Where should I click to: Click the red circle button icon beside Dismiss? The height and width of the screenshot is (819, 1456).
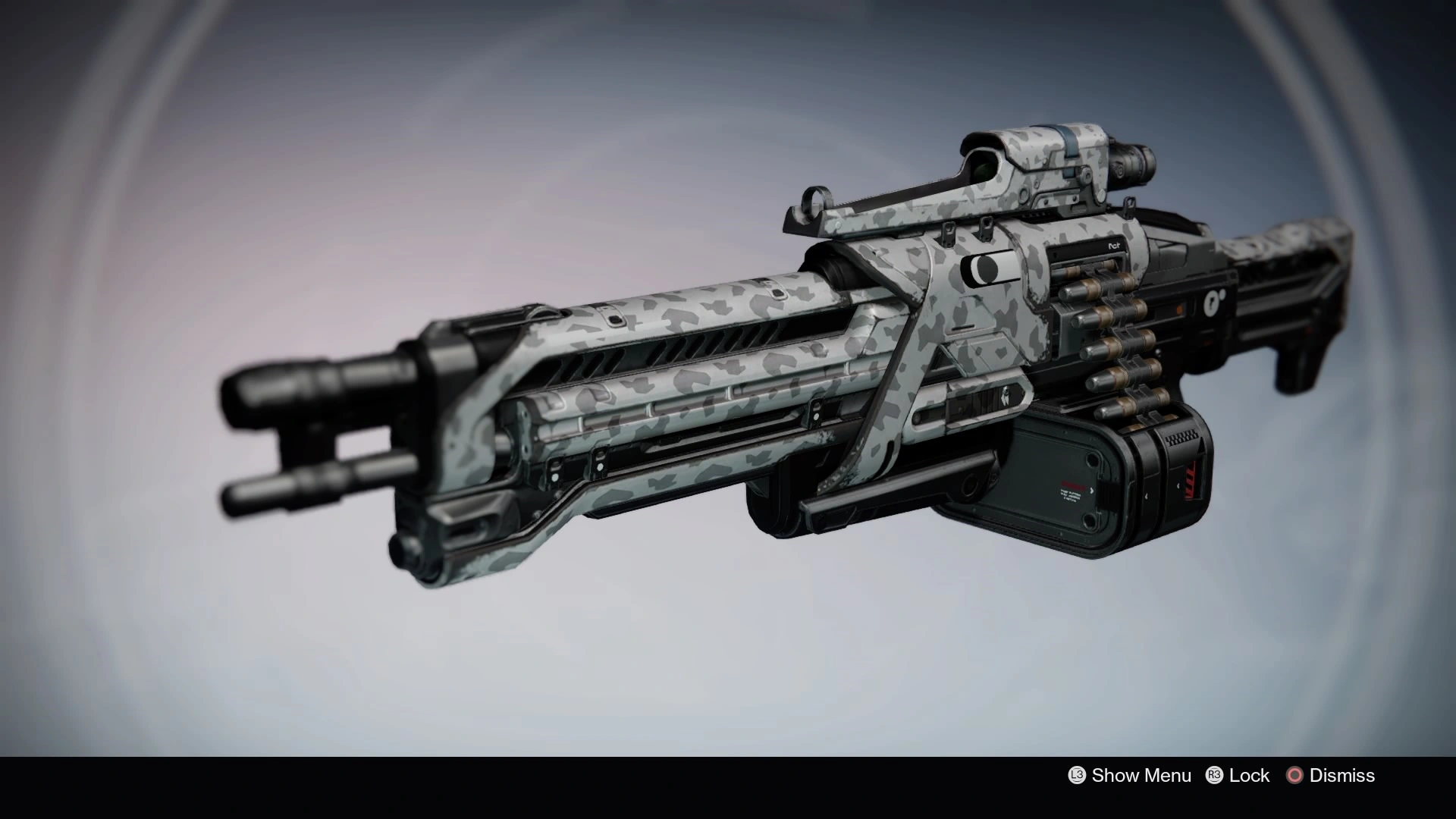coord(1294,776)
